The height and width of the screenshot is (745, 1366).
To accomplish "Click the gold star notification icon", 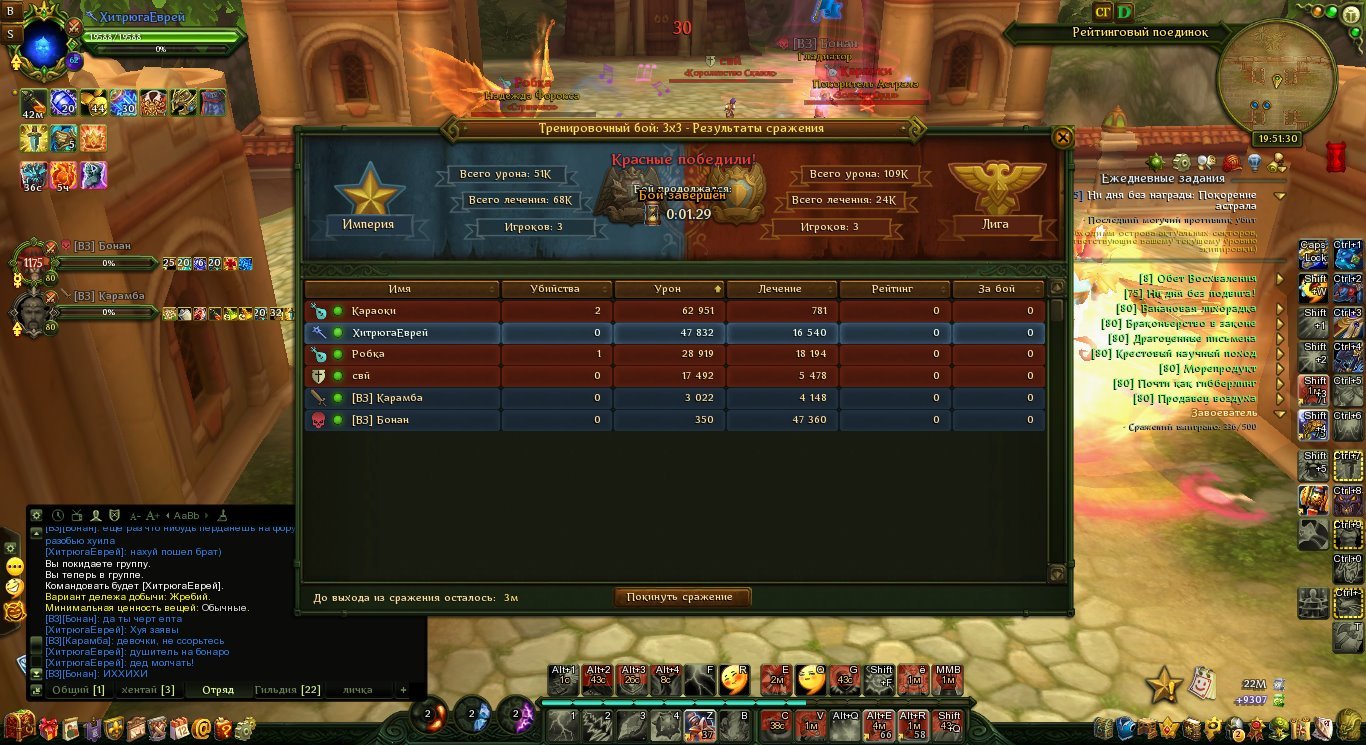I will pos(1164,685).
